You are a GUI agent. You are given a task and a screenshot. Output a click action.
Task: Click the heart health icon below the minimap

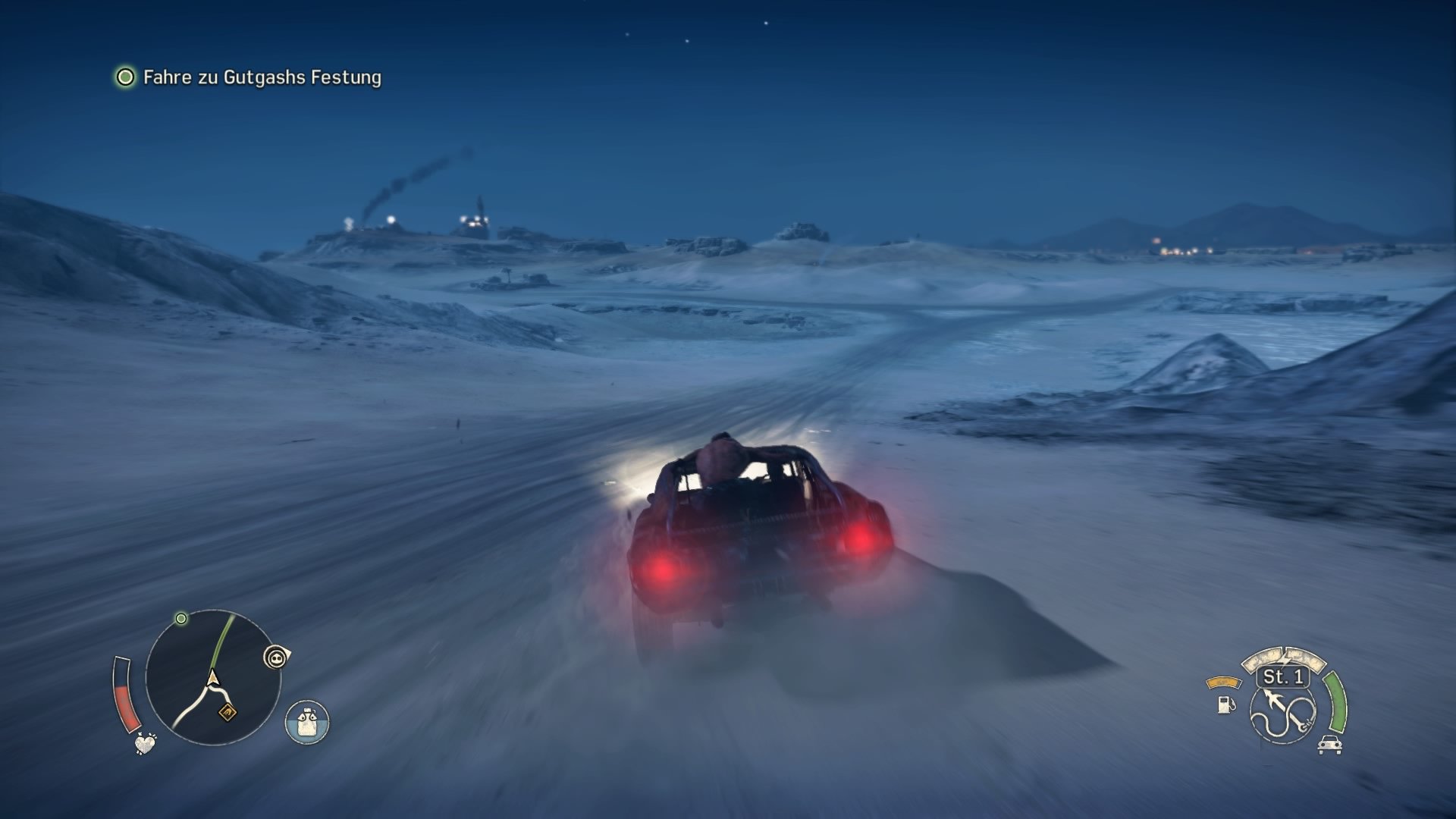144,745
